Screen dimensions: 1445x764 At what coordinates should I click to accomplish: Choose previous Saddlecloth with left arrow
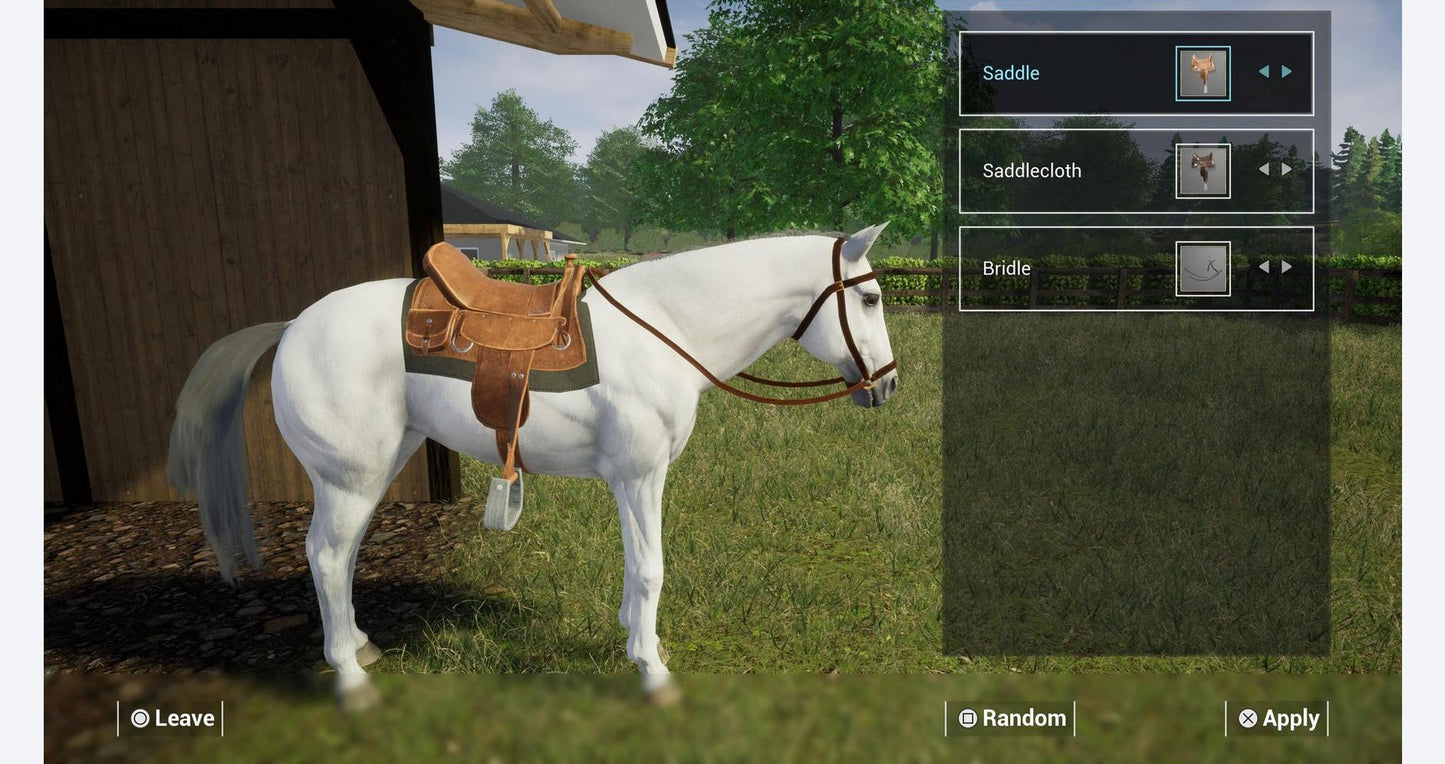tap(1264, 169)
